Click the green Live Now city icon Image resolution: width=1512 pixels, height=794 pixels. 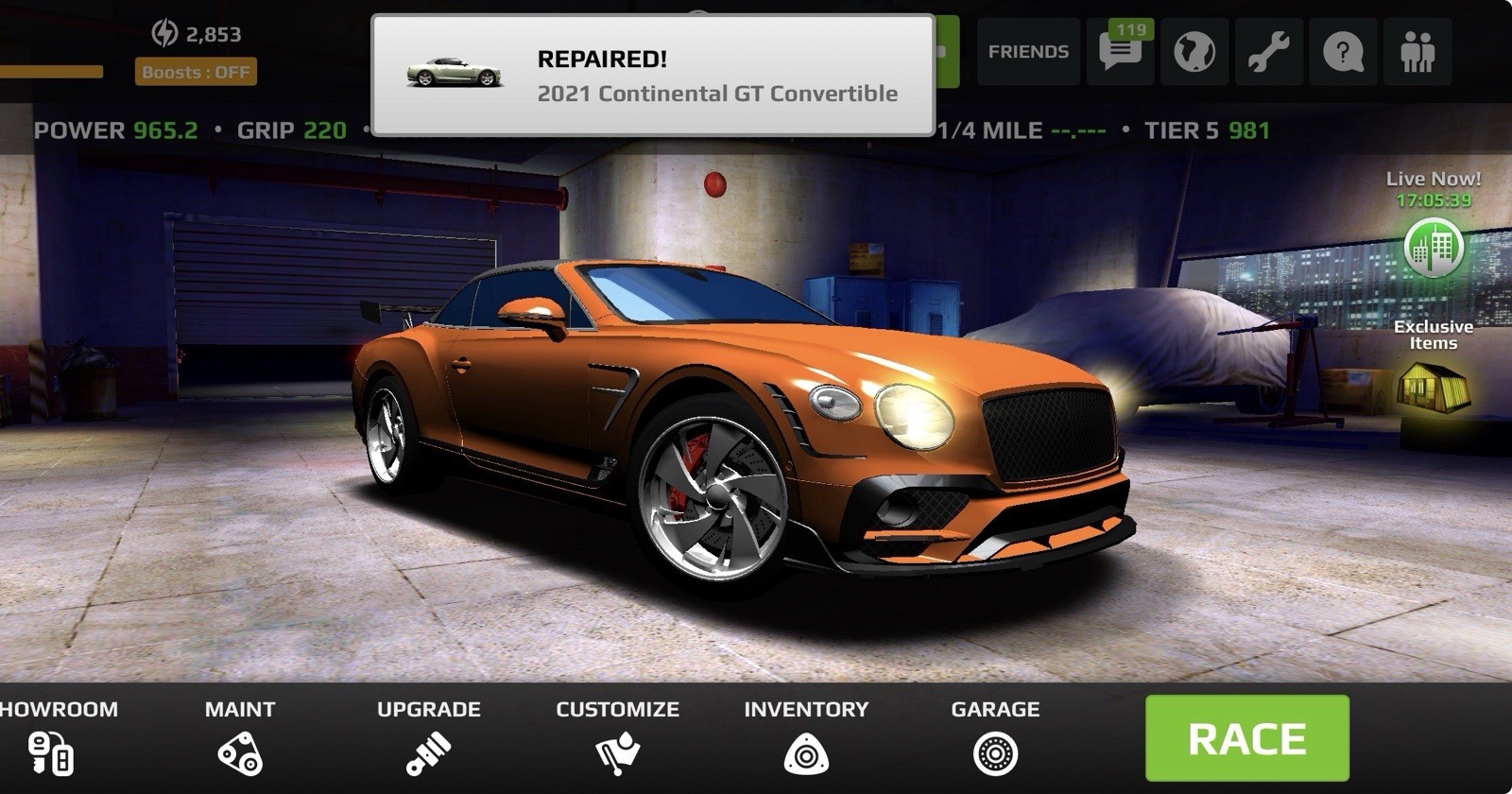[x=1433, y=248]
